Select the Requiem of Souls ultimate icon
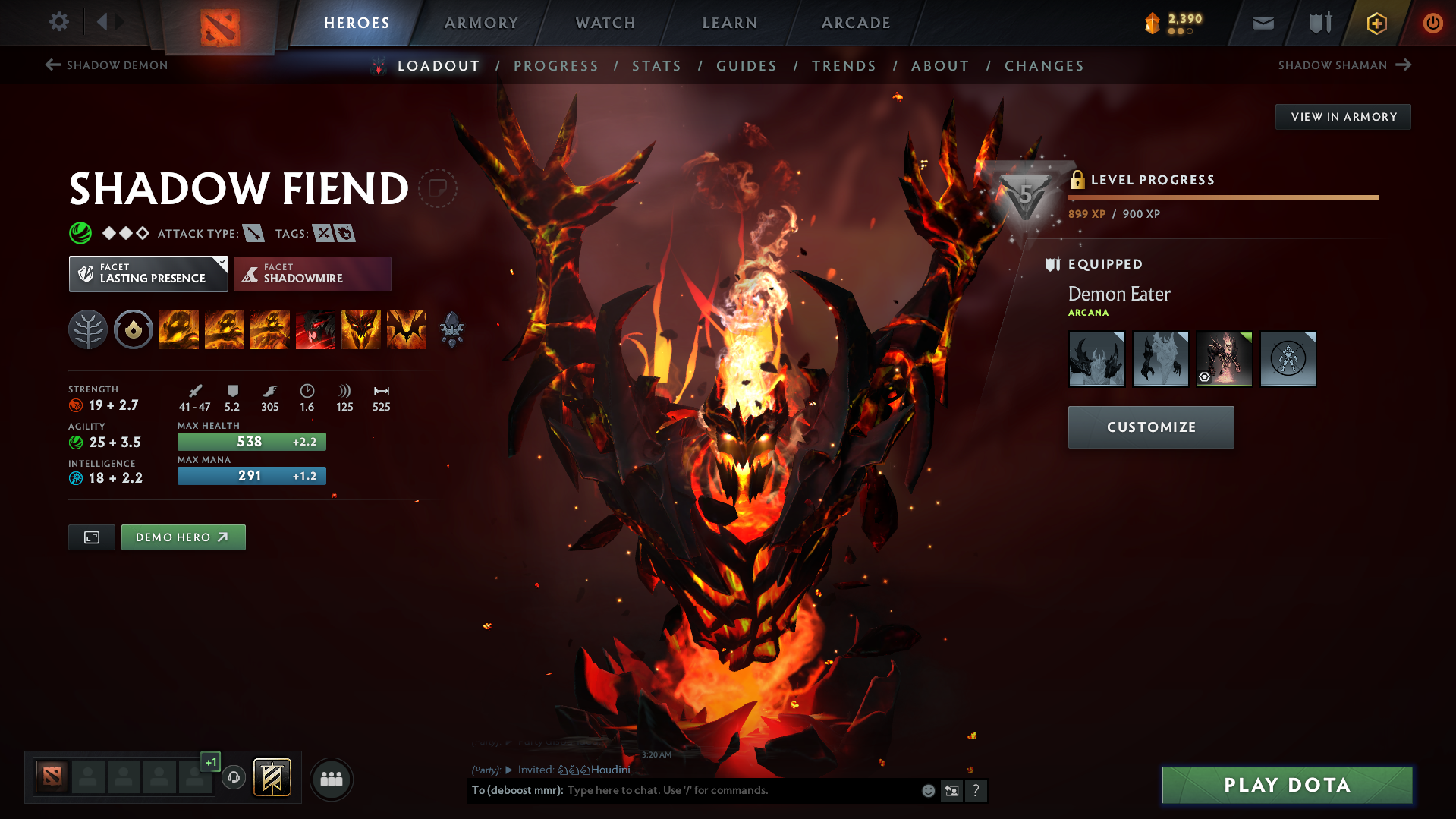This screenshot has width=1456, height=819. coord(407,329)
